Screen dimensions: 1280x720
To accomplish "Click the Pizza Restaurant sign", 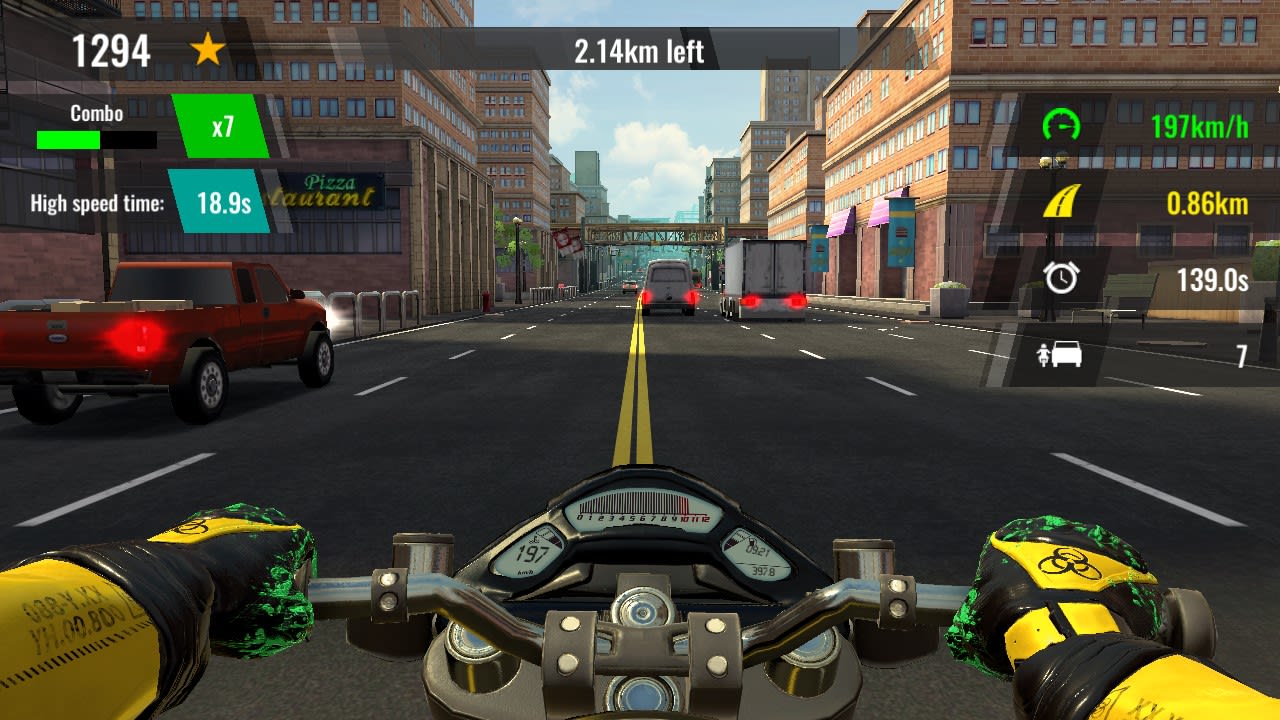I will (330, 192).
